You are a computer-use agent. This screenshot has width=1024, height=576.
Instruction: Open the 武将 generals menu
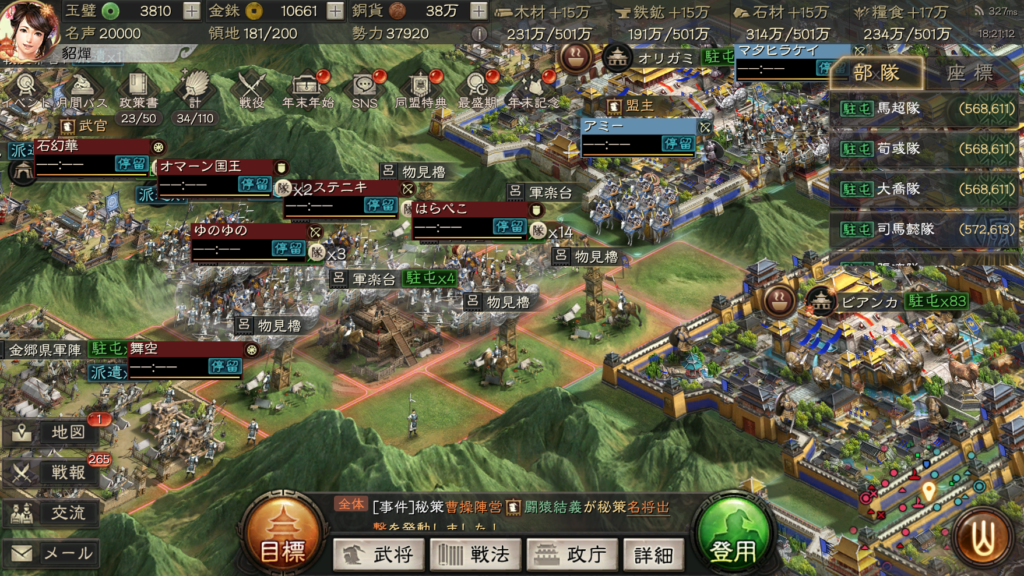click(x=378, y=554)
